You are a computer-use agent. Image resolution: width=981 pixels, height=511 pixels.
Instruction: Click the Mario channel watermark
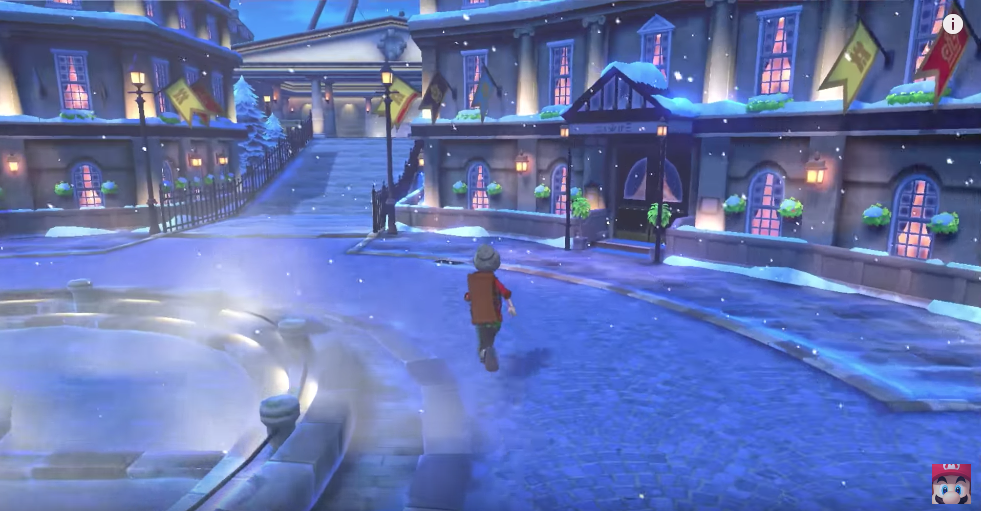click(x=950, y=483)
